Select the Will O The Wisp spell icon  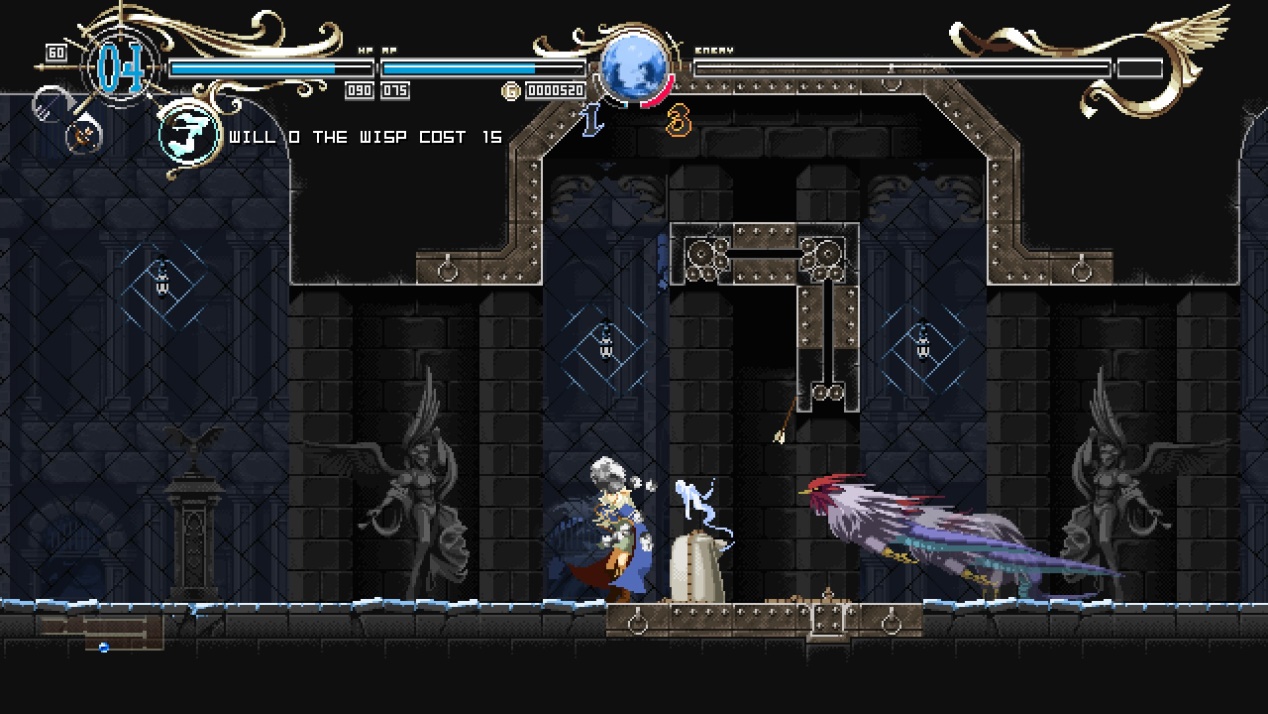click(190, 137)
